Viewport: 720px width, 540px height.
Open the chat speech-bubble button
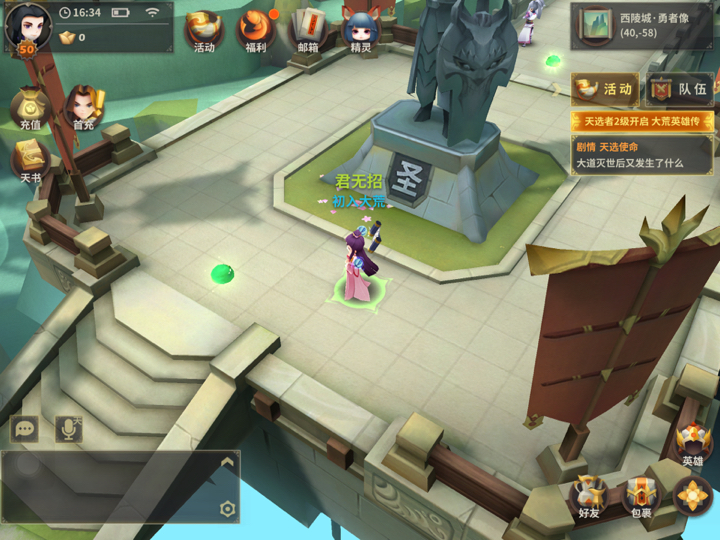24,429
